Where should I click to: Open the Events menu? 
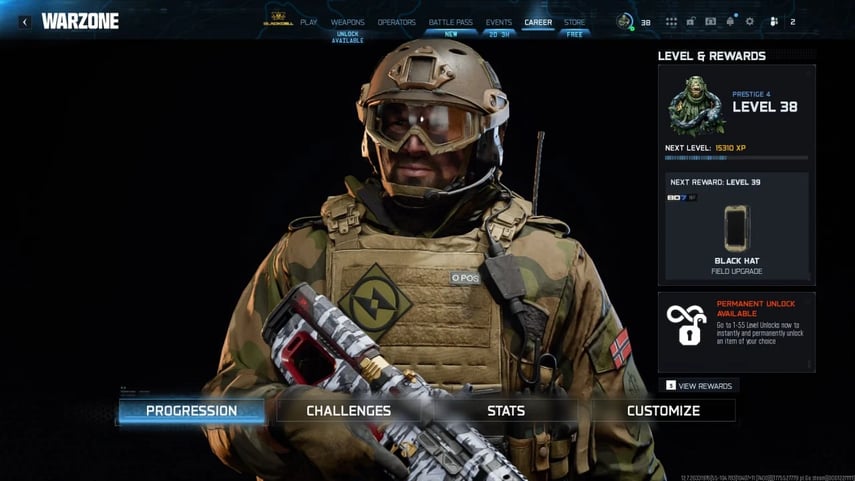(499, 22)
